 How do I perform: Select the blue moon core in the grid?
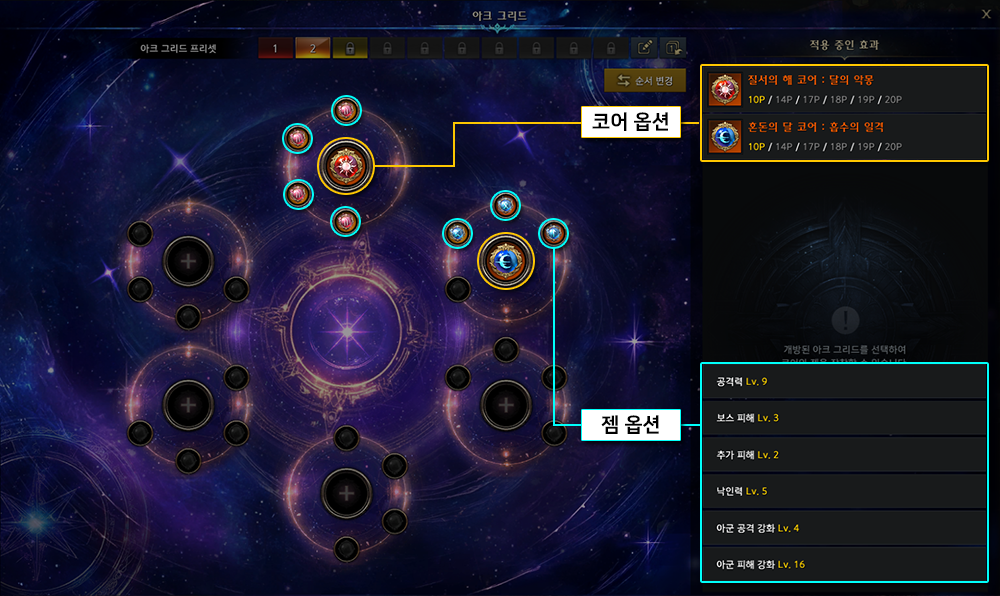pyautogui.click(x=506, y=261)
